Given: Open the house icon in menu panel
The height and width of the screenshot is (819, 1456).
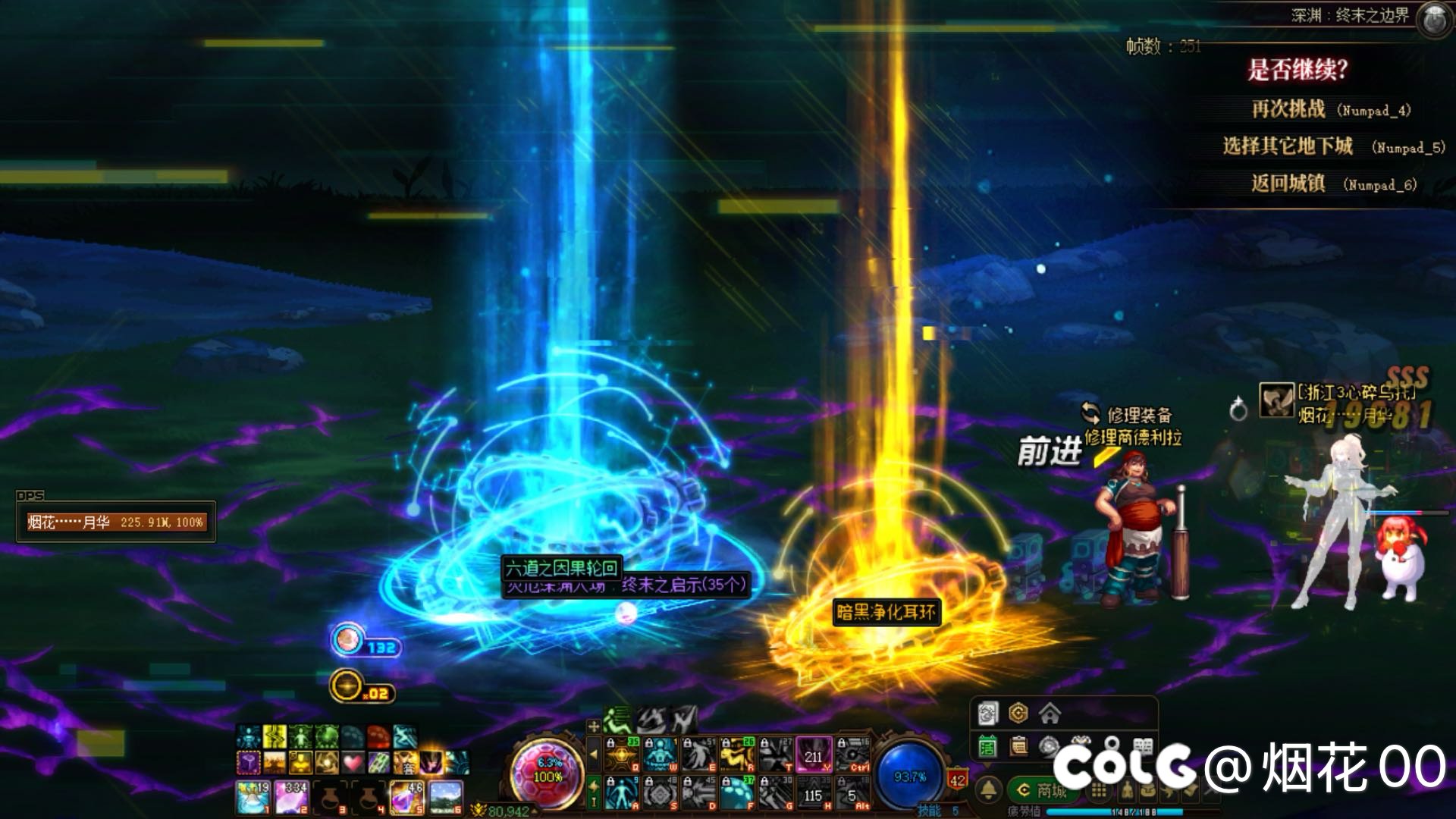Looking at the screenshot, I should [1050, 714].
